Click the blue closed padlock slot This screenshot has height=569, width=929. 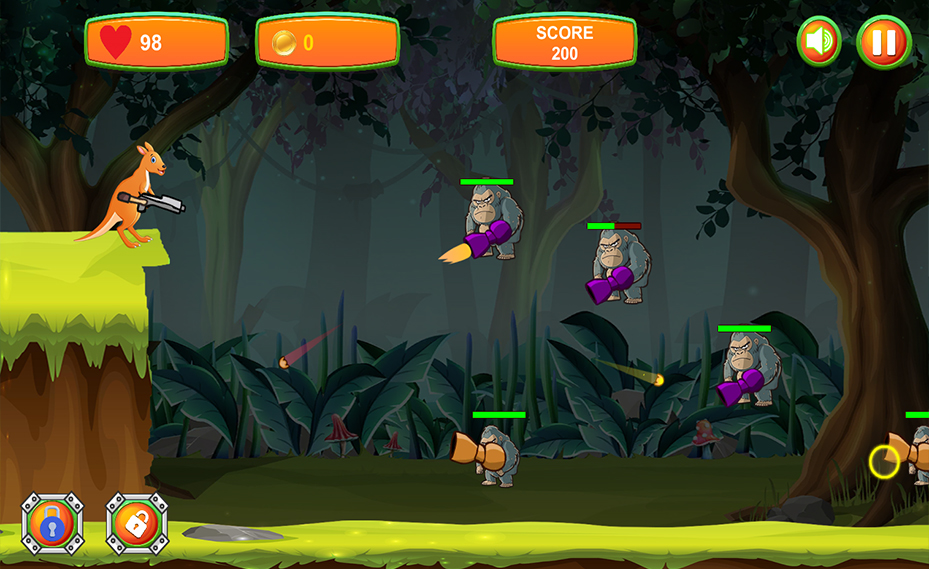tap(52, 523)
